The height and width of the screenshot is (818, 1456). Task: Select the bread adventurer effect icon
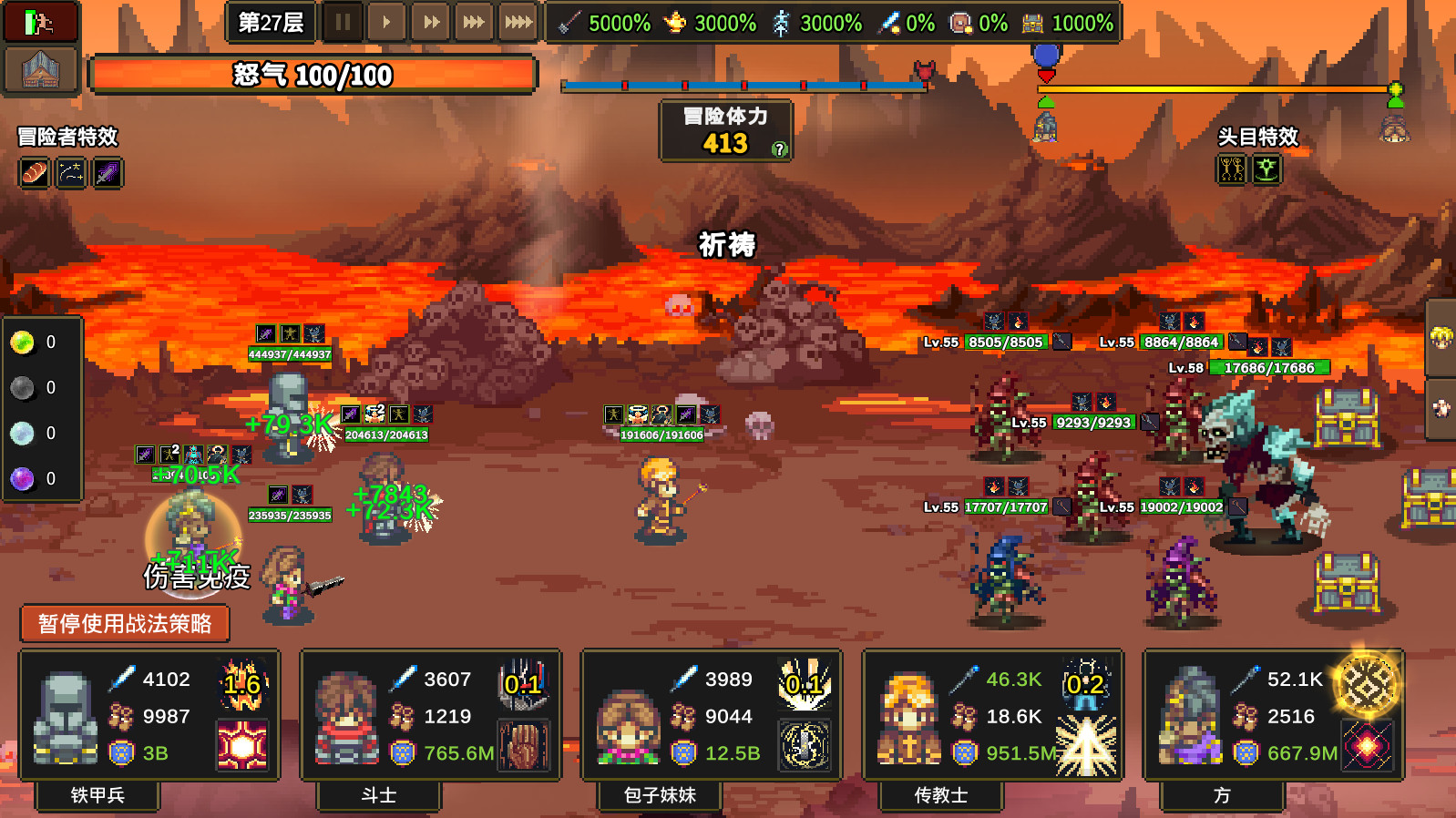pos(34,173)
